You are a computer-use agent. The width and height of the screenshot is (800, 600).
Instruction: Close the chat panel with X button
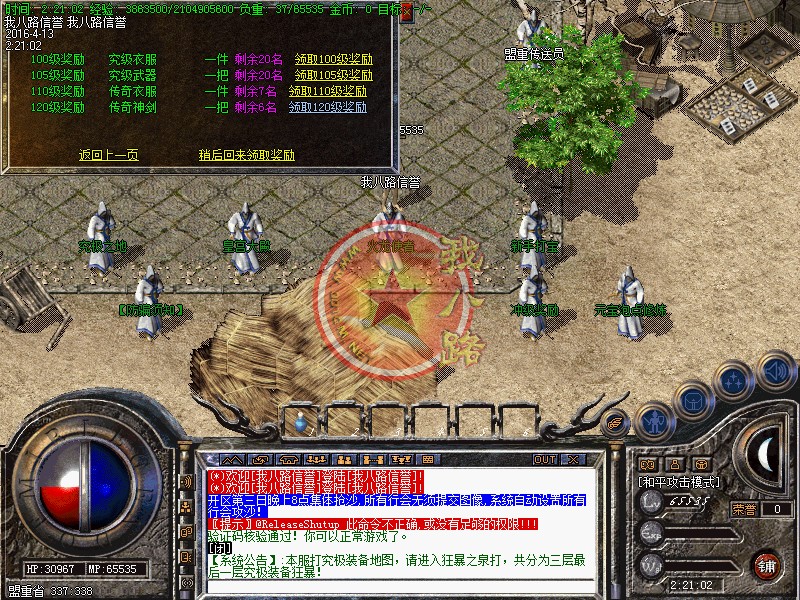click(573, 459)
